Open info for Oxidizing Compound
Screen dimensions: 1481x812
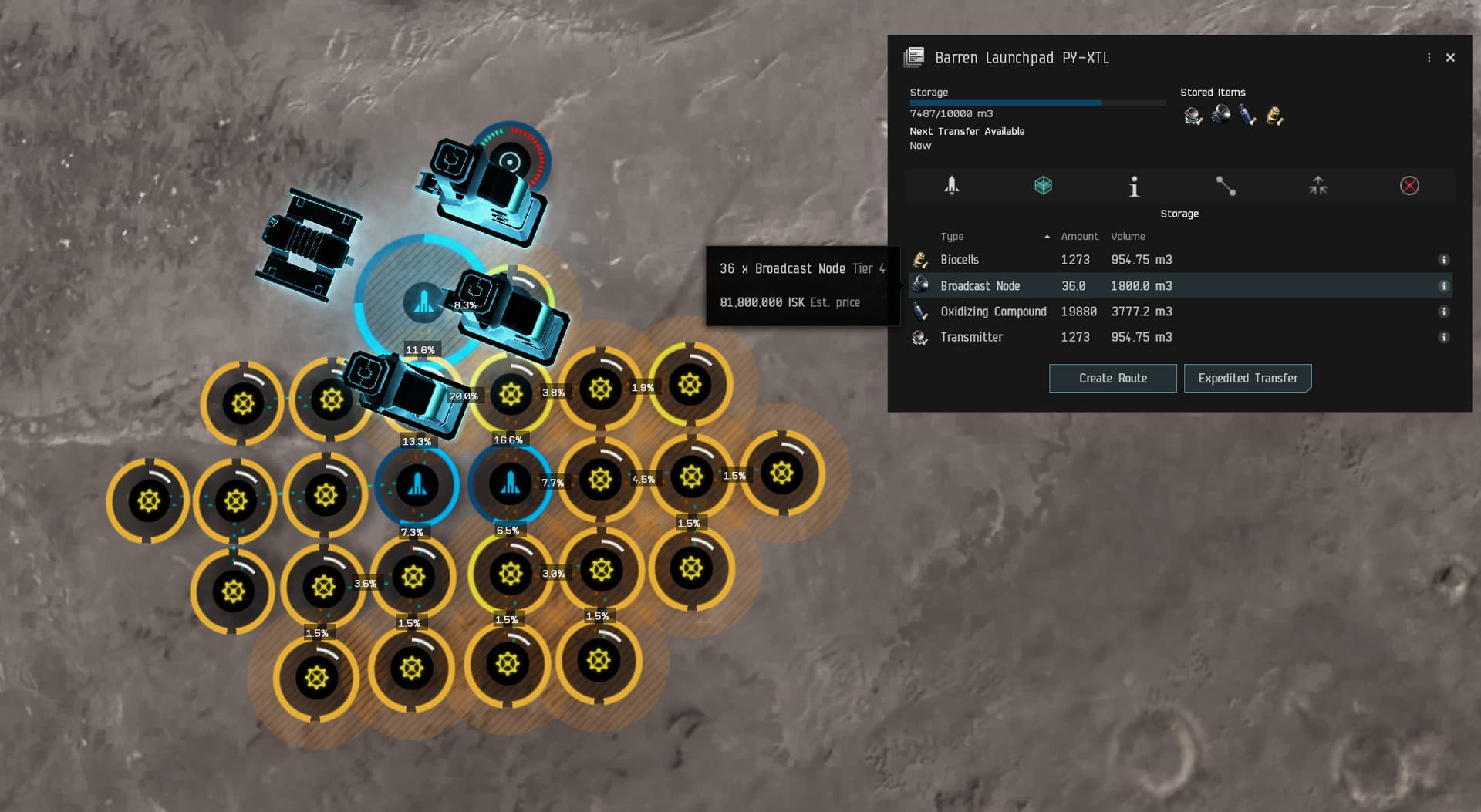(x=1443, y=312)
